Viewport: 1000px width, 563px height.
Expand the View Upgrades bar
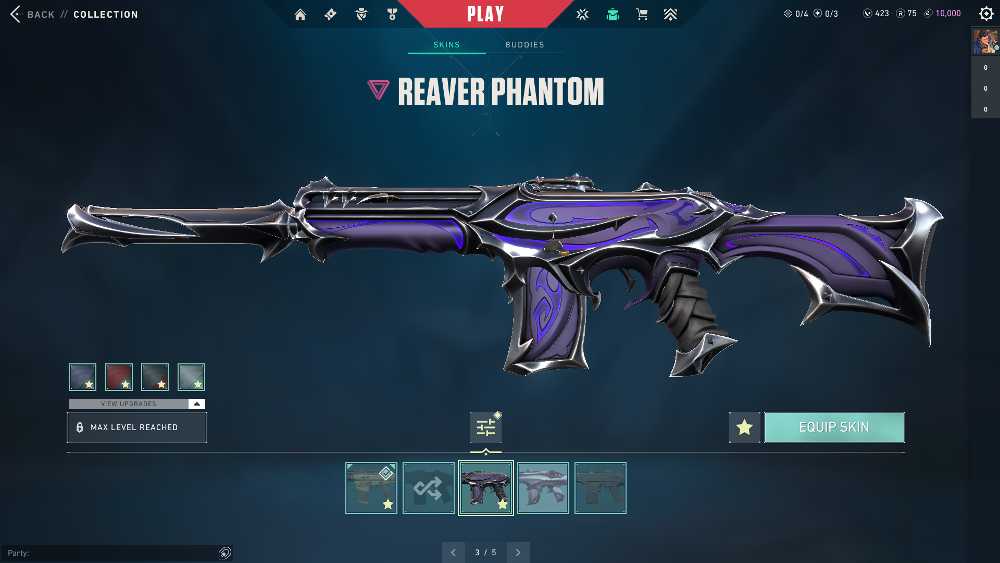point(137,404)
